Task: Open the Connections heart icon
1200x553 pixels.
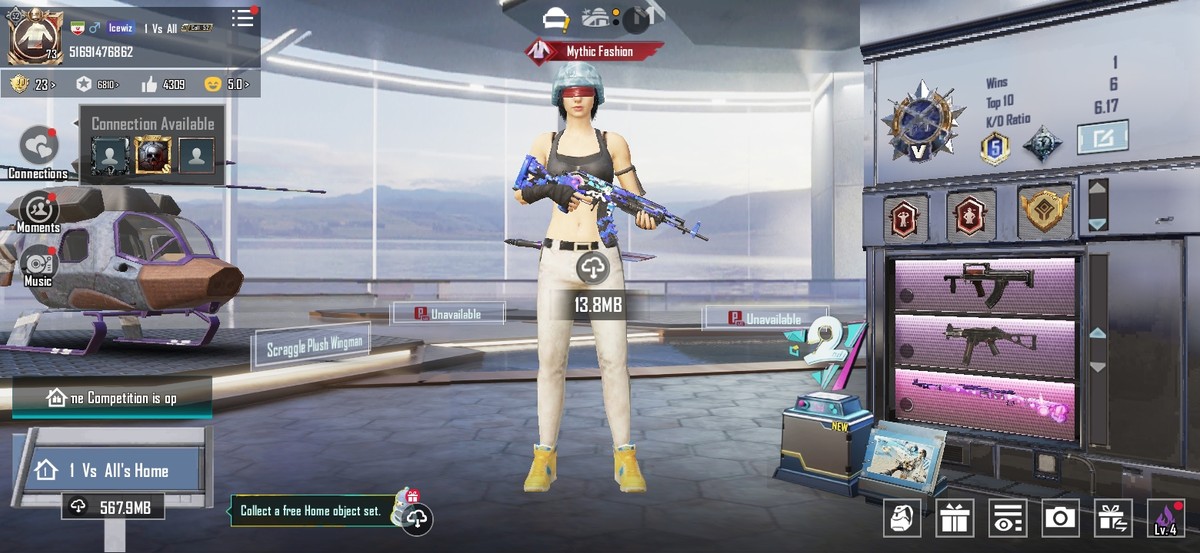Action: coord(39,147)
